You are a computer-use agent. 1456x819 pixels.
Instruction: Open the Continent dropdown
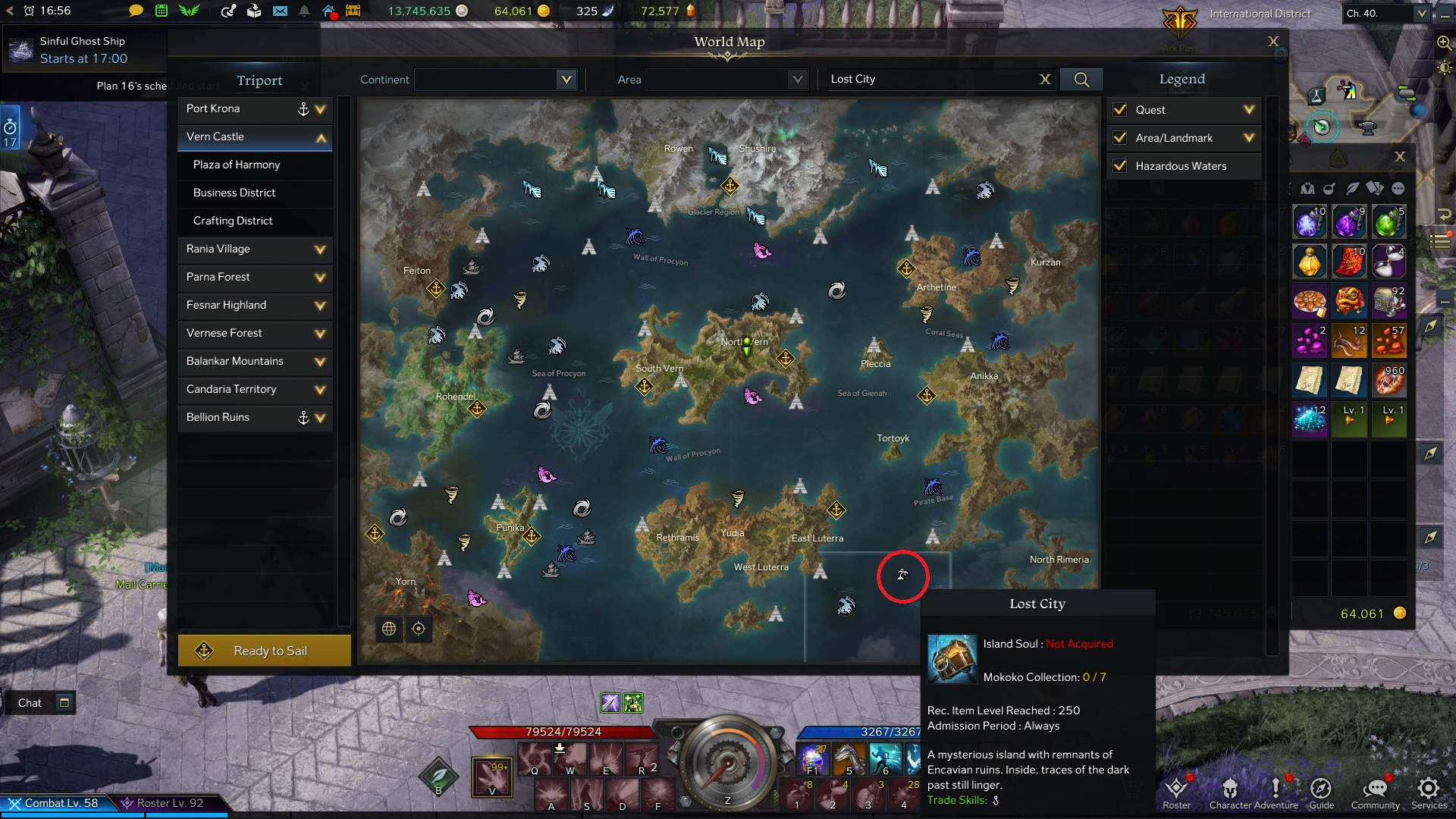coord(566,80)
